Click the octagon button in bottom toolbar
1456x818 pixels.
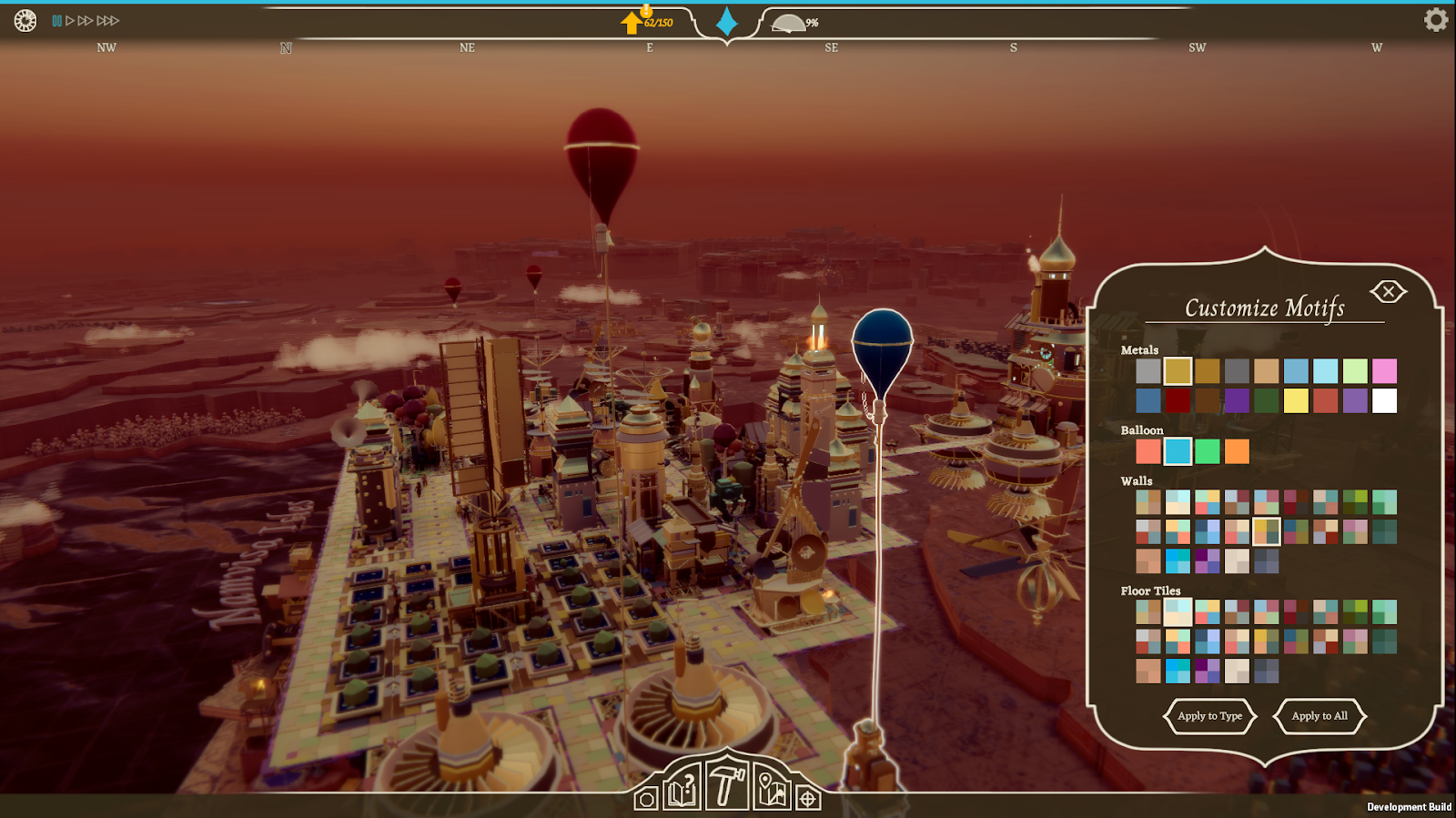click(646, 799)
